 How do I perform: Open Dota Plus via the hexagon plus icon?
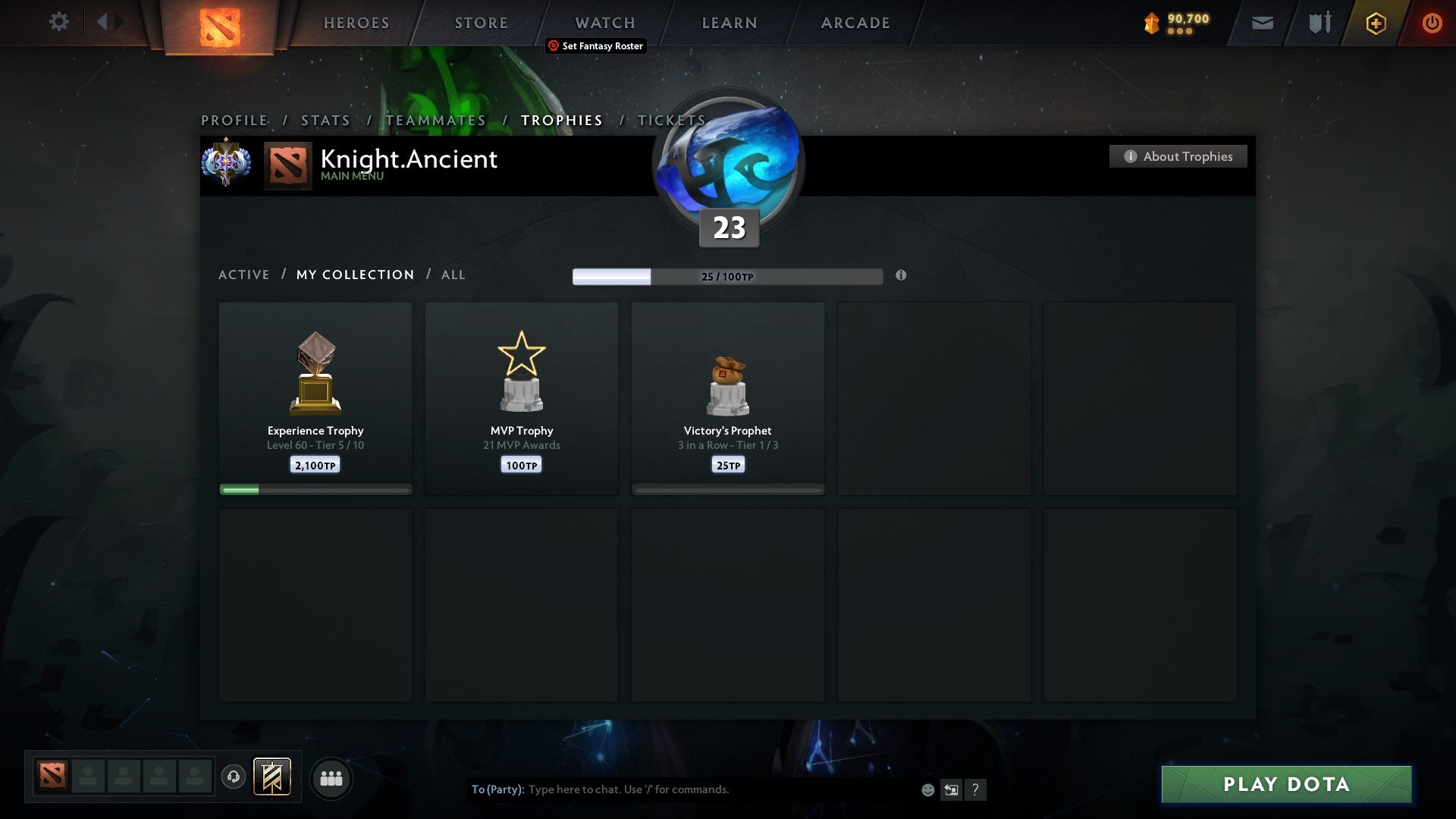tap(1375, 23)
